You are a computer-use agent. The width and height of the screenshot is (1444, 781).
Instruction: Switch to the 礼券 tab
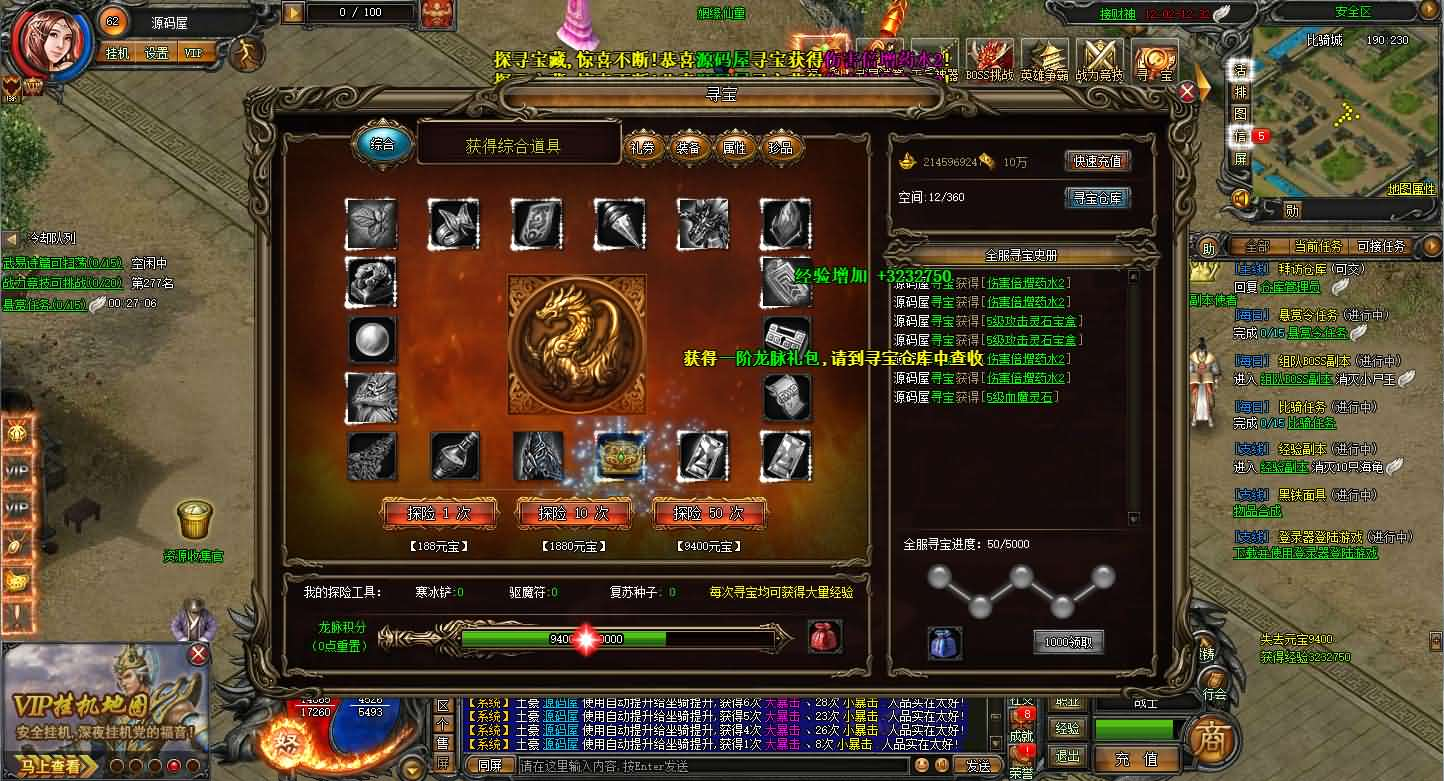[643, 147]
